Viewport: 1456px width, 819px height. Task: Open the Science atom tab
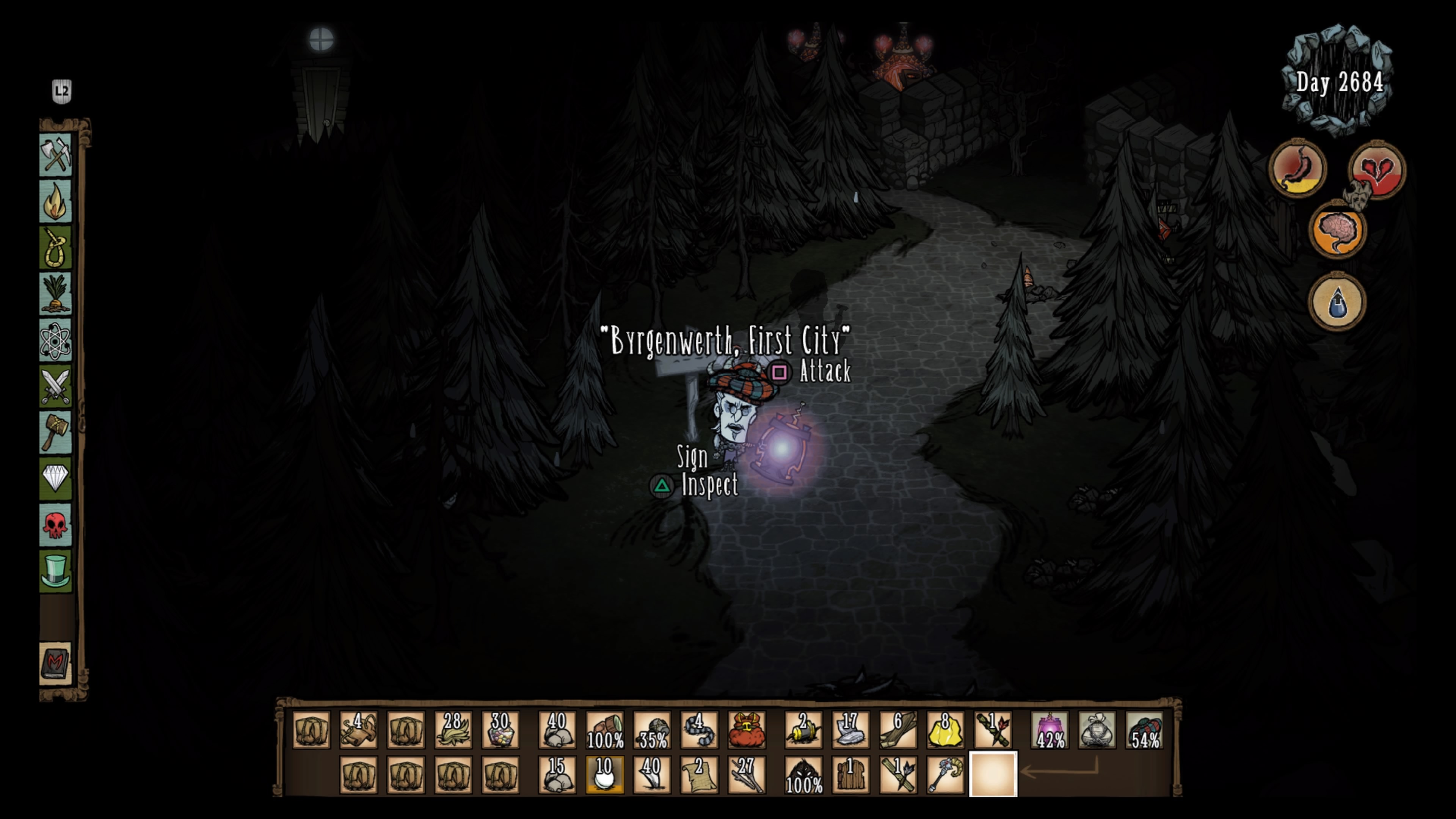[x=55, y=341]
